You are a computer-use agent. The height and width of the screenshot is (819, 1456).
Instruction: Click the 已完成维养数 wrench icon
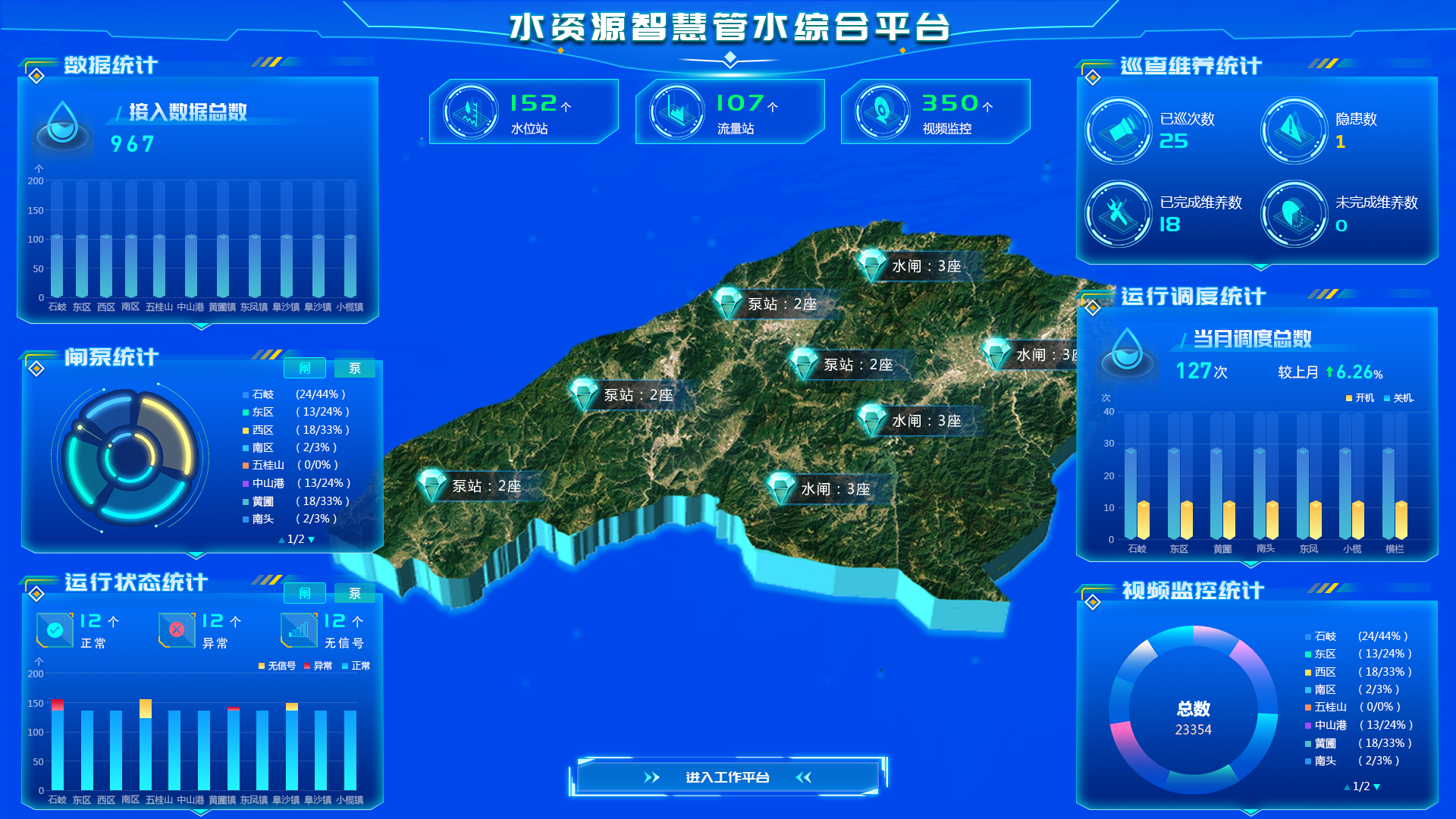(1118, 214)
